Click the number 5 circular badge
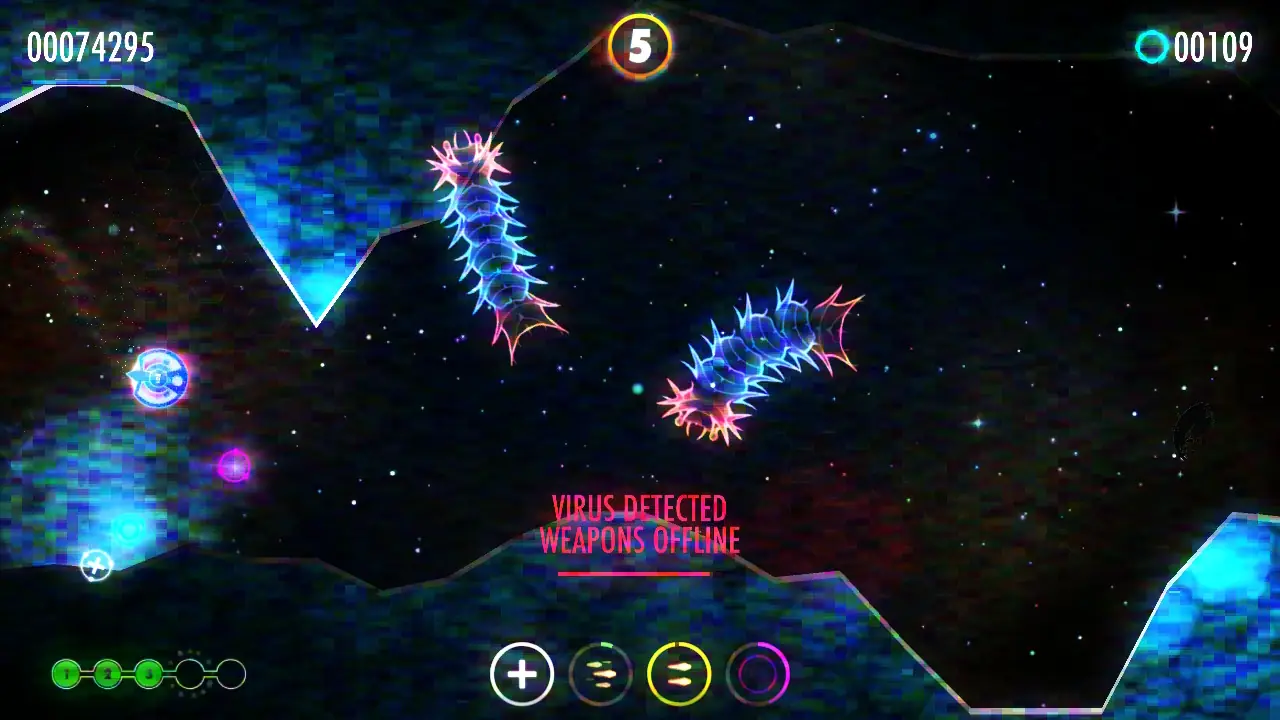Image resolution: width=1280 pixels, height=720 pixels. click(640, 46)
